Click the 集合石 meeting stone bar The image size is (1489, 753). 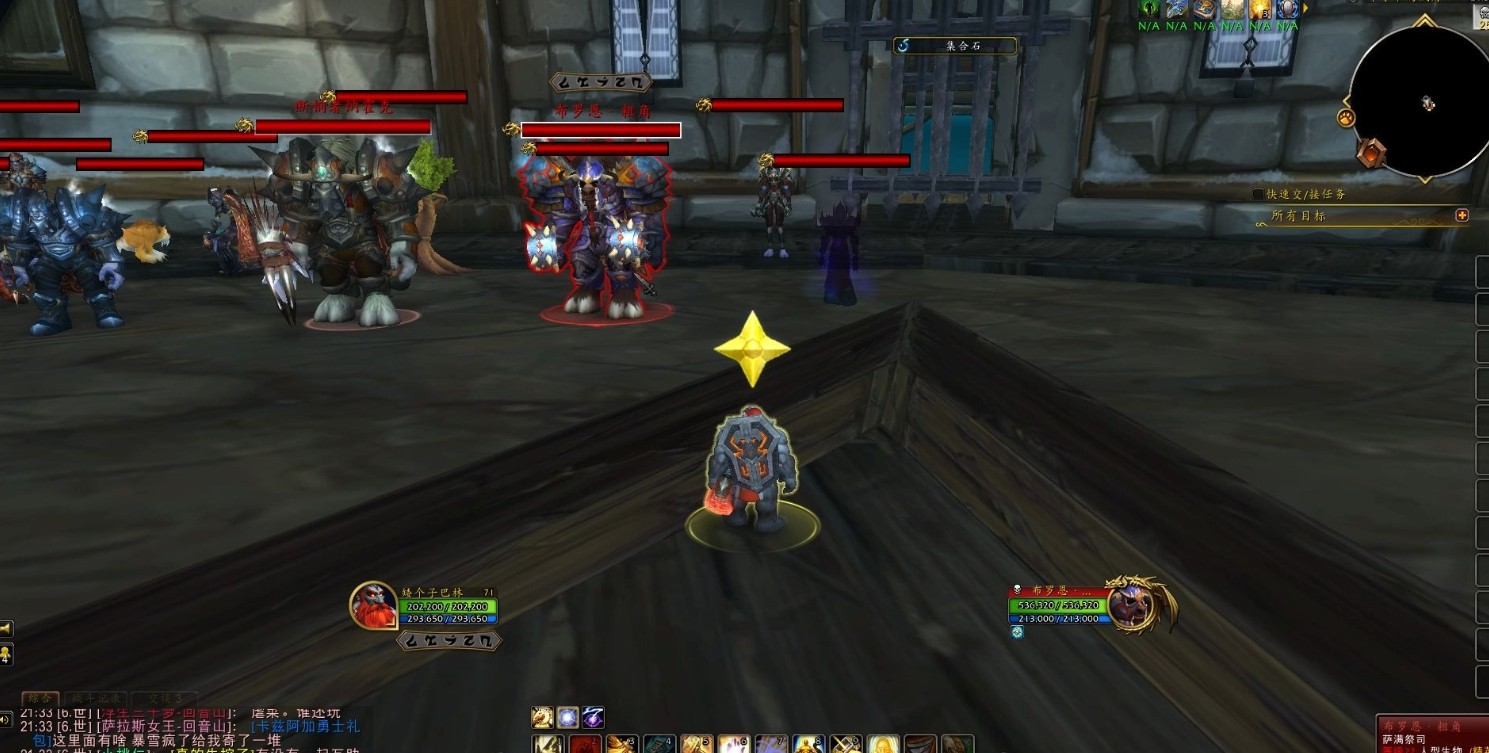[x=954, y=45]
